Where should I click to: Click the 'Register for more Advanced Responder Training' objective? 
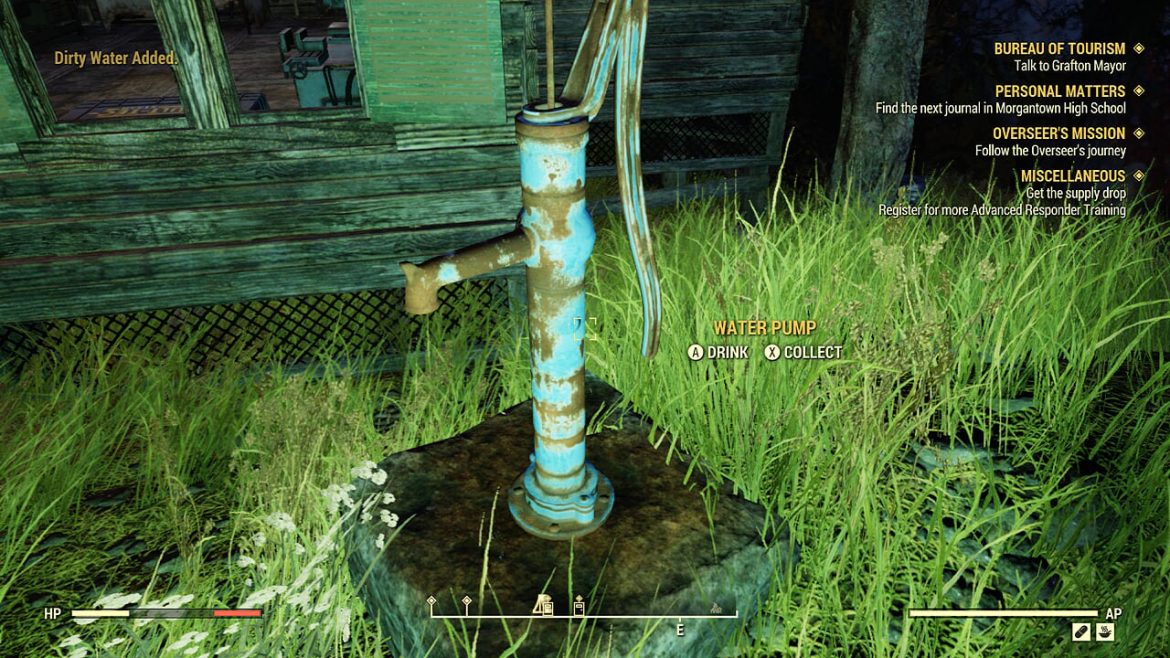click(x=1001, y=210)
